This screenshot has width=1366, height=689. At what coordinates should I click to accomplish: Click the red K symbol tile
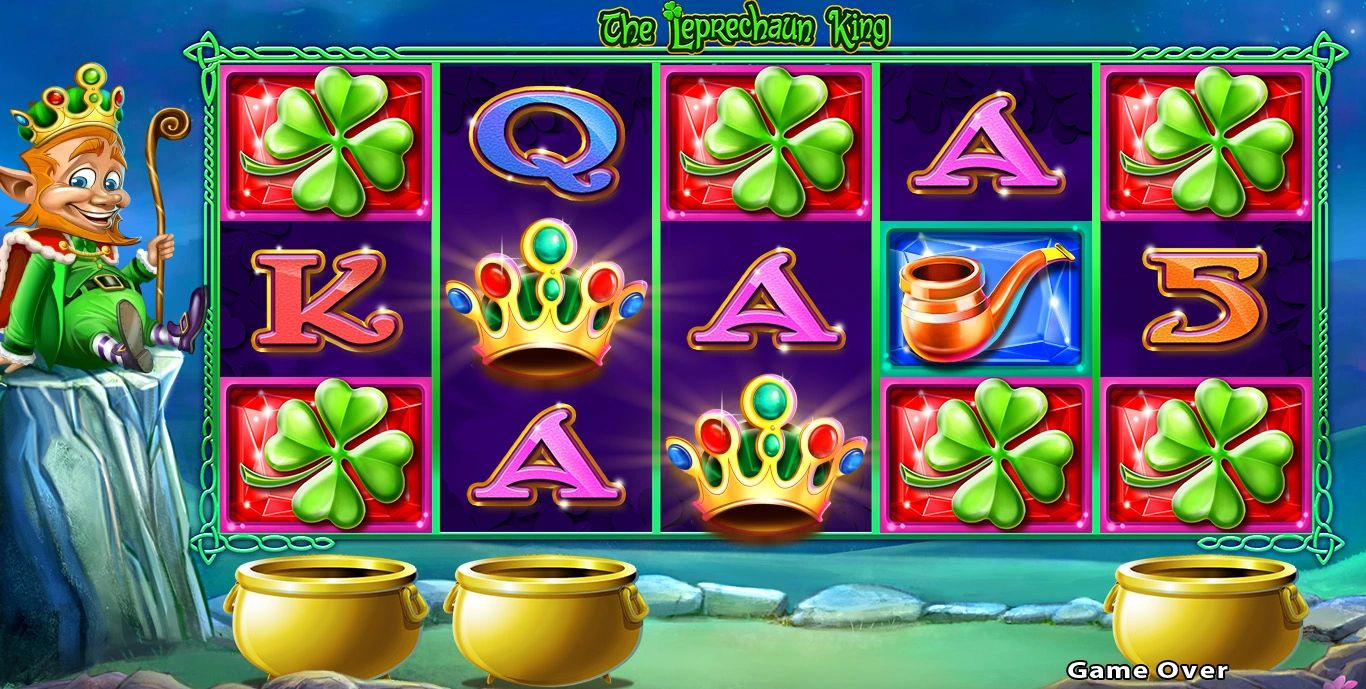pos(326,299)
